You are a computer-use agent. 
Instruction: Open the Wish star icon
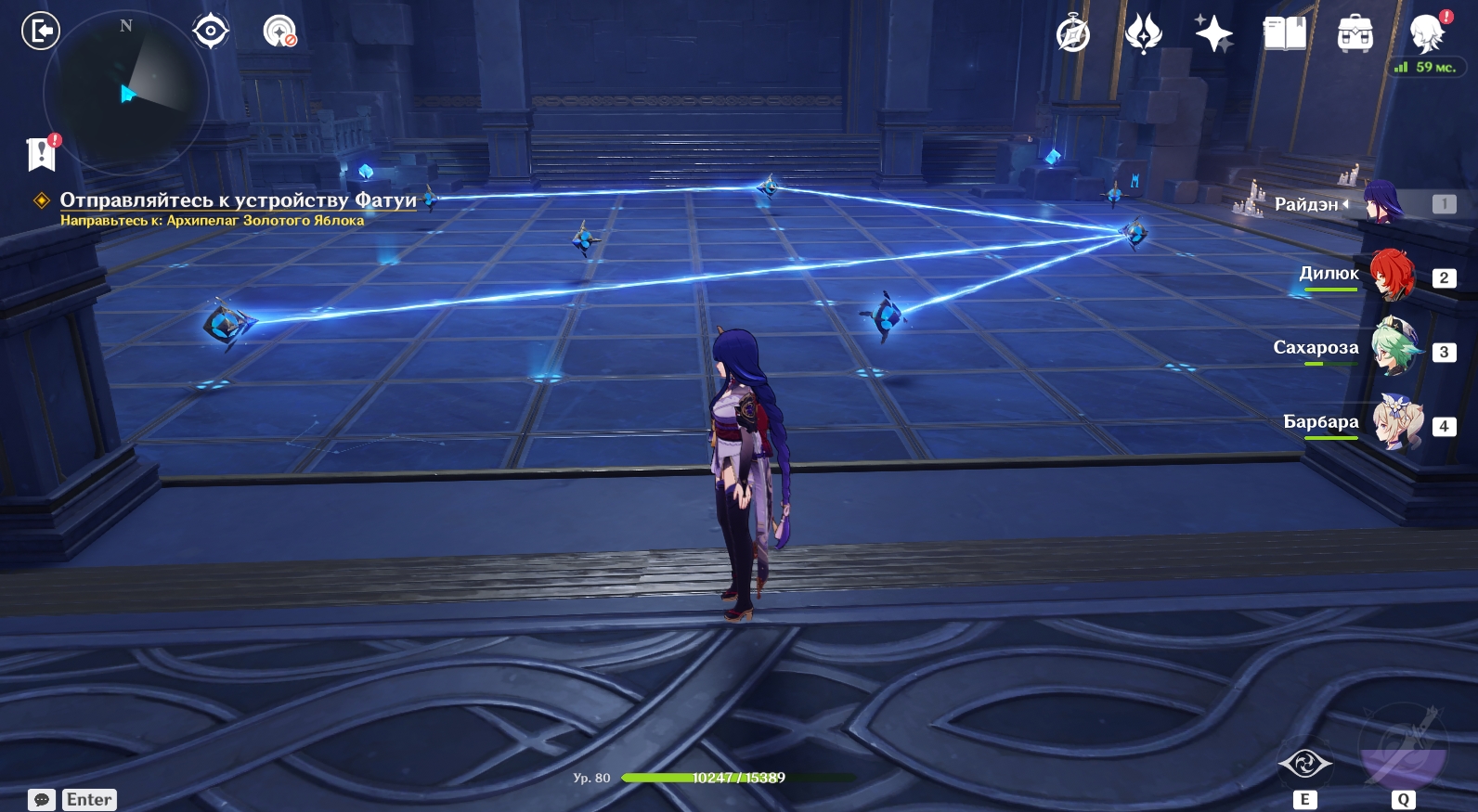pyautogui.click(x=1213, y=34)
